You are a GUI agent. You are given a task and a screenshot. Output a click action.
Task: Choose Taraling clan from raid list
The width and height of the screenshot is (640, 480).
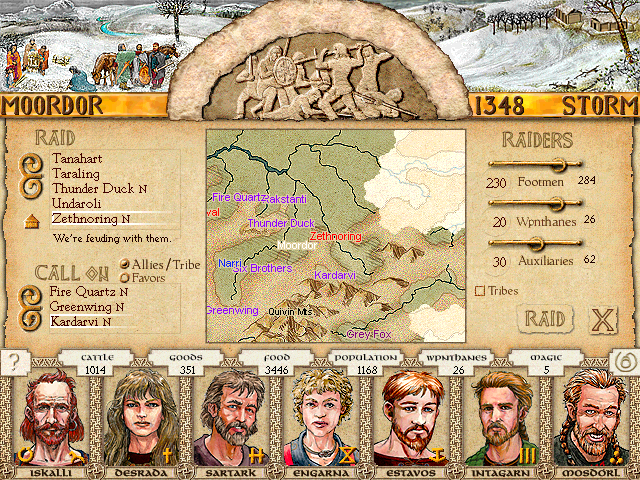click(75, 173)
